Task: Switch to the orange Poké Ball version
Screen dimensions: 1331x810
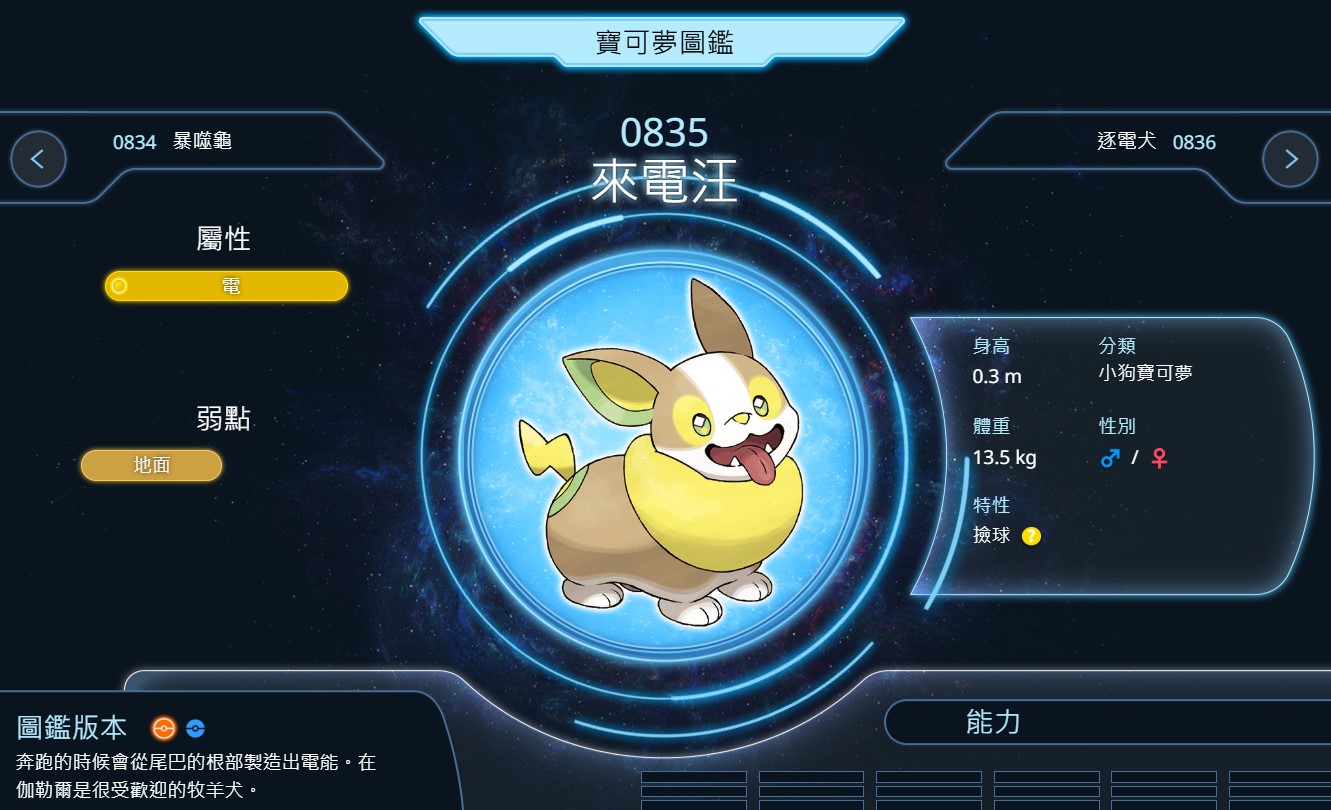Action: [x=163, y=728]
